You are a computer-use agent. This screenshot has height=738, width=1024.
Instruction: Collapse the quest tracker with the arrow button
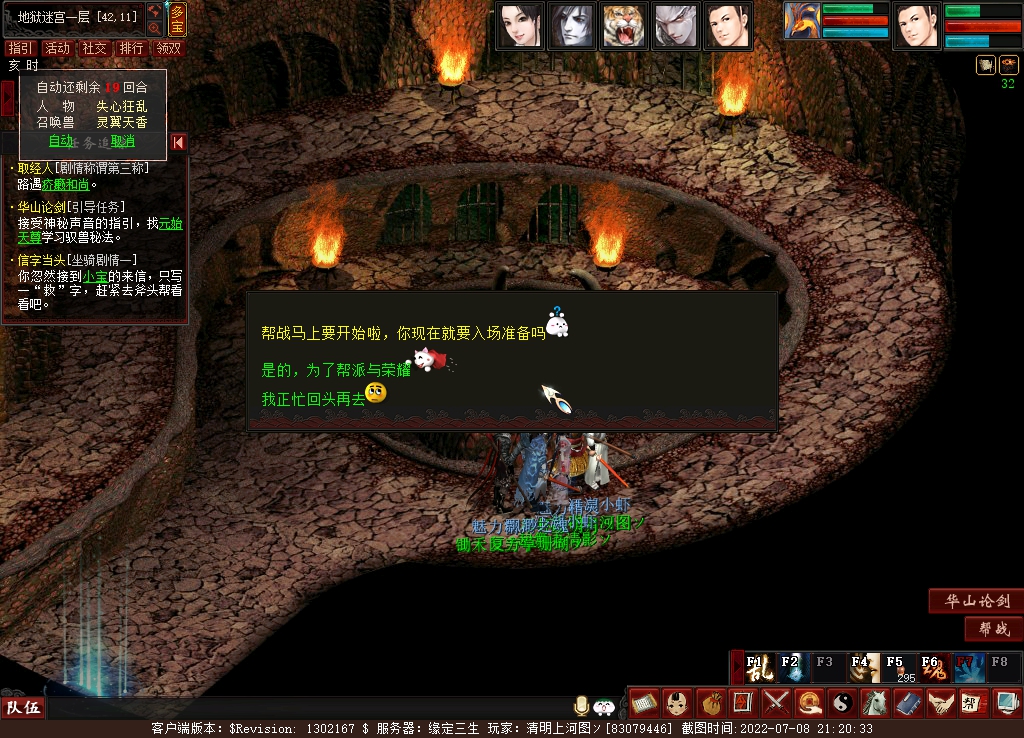coord(178,142)
